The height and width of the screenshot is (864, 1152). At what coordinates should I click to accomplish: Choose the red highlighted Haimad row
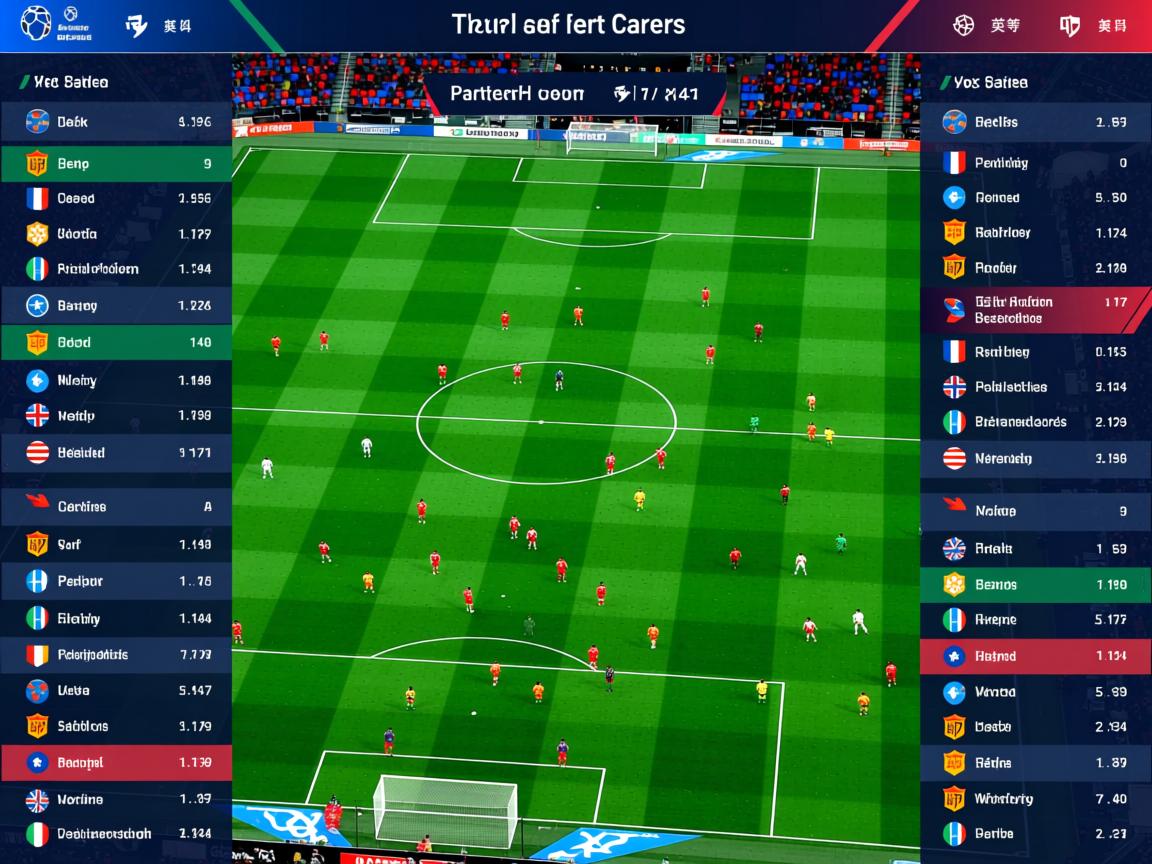[x=1036, y=656]
